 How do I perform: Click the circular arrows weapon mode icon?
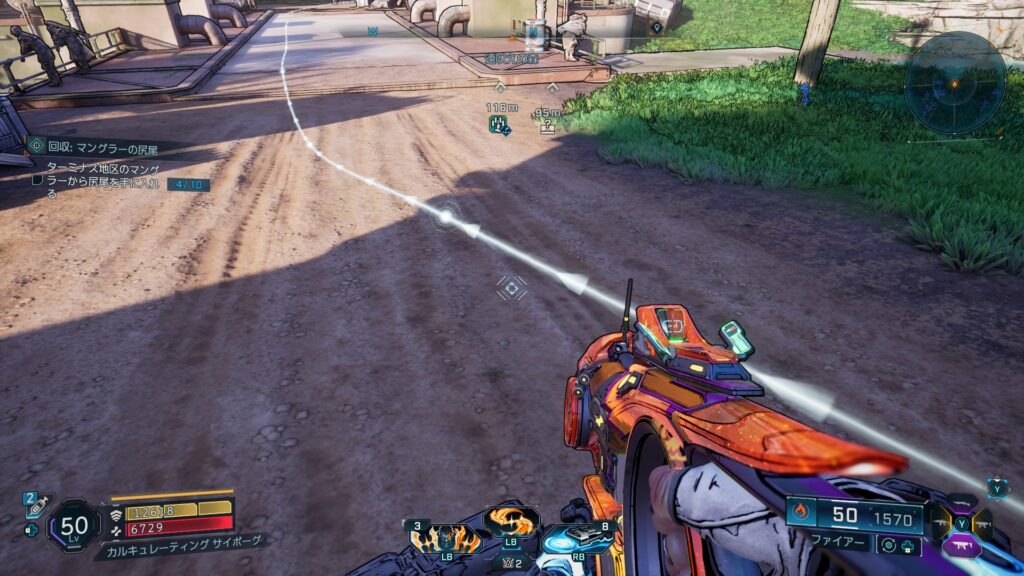click(888, 545)
